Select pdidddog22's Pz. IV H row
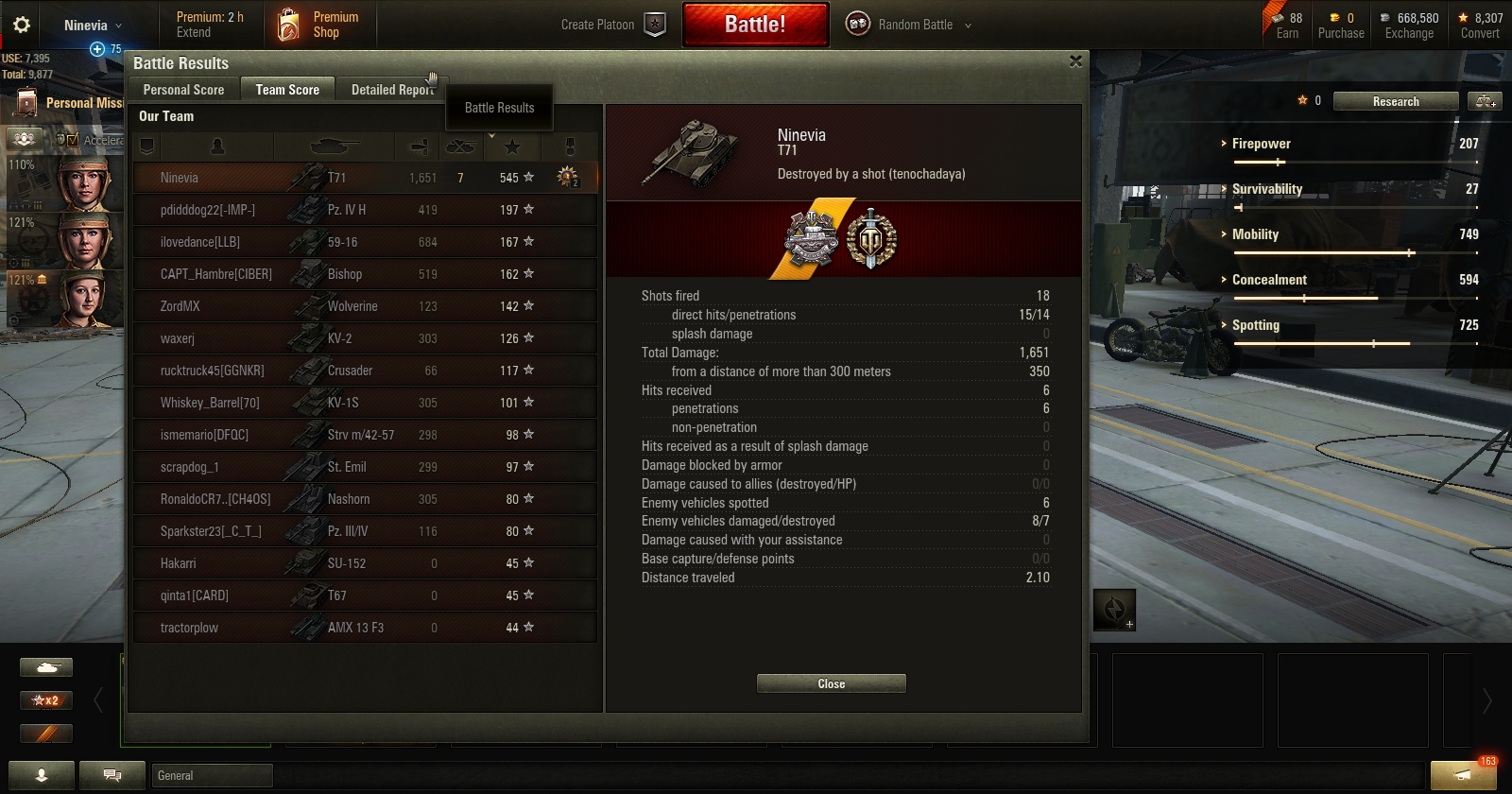This screenshot has height=794, width=1512. (x=365, y=210)
